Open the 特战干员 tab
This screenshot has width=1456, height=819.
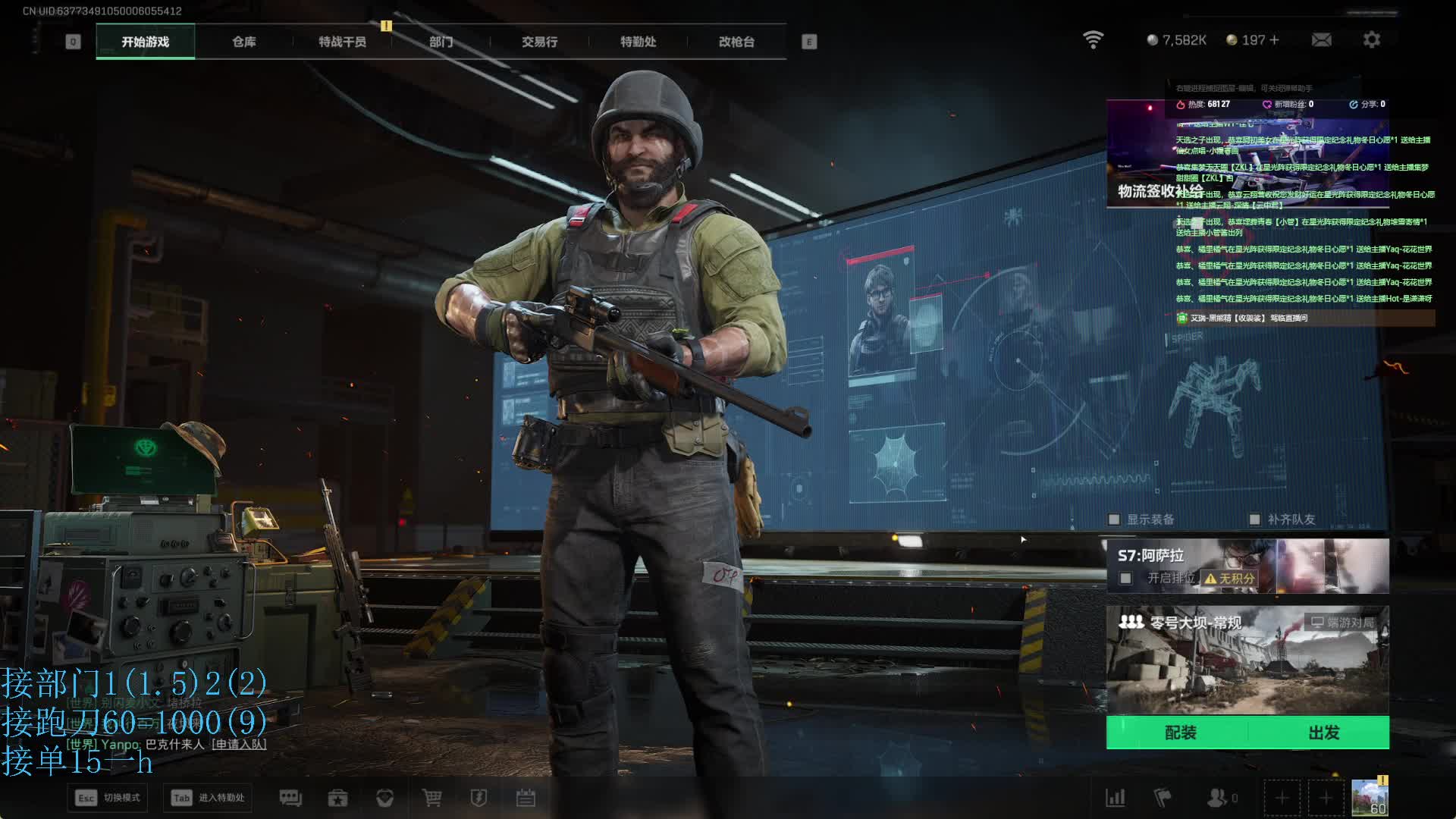(342, 42)
